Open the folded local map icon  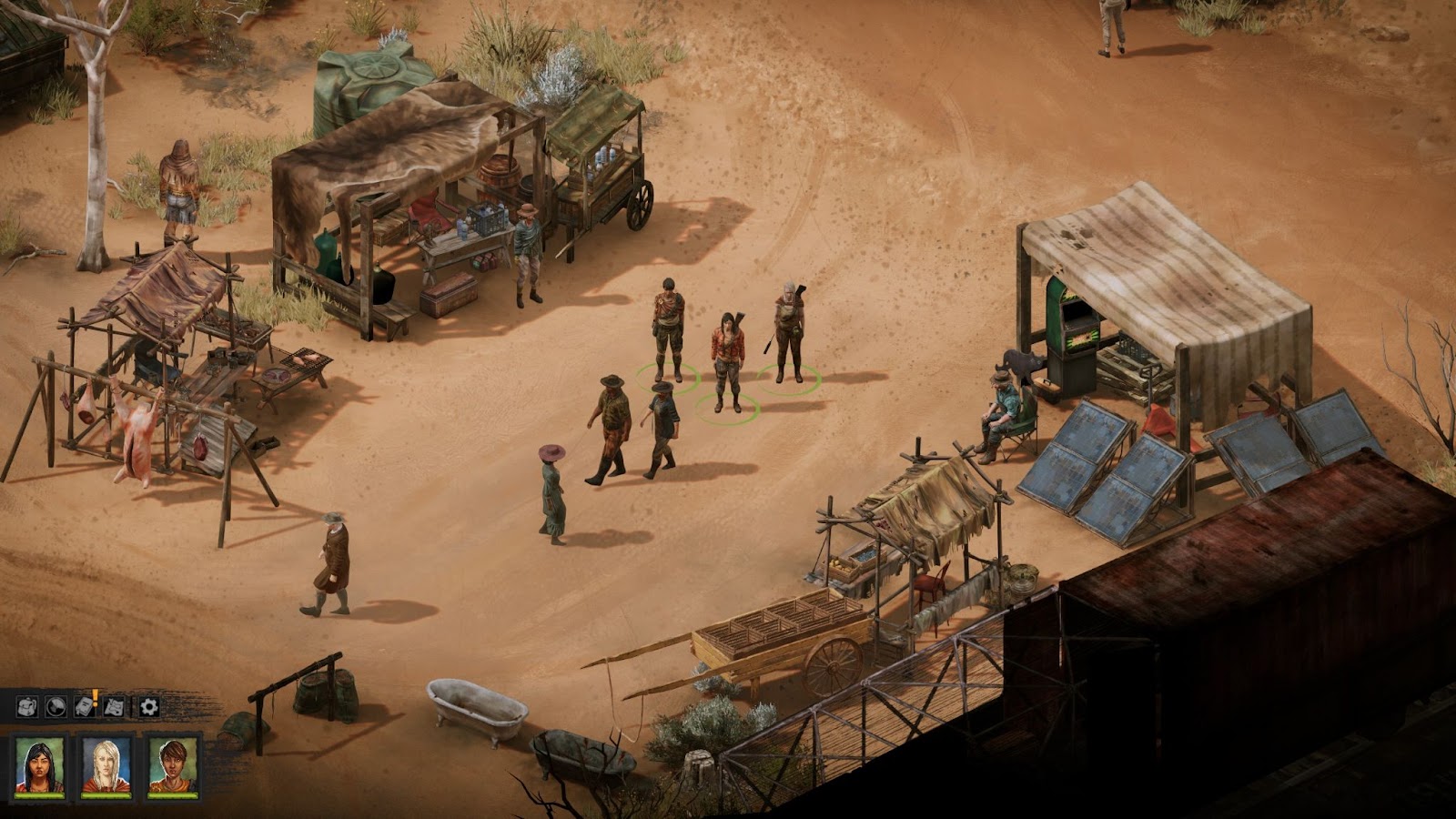pos(115,706)
